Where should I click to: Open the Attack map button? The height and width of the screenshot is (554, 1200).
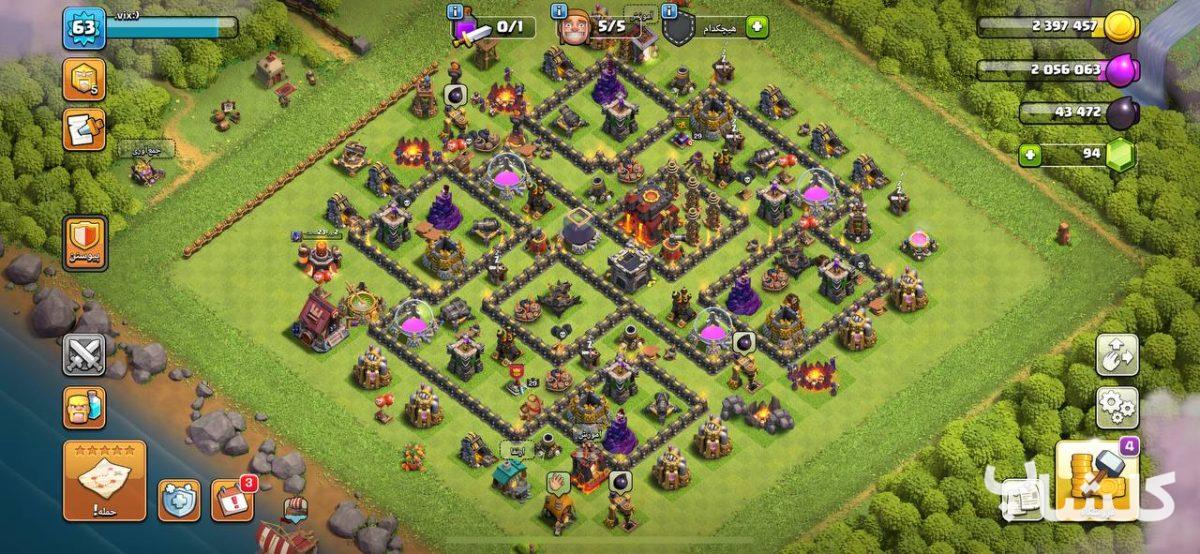click(x=105, y=480)
